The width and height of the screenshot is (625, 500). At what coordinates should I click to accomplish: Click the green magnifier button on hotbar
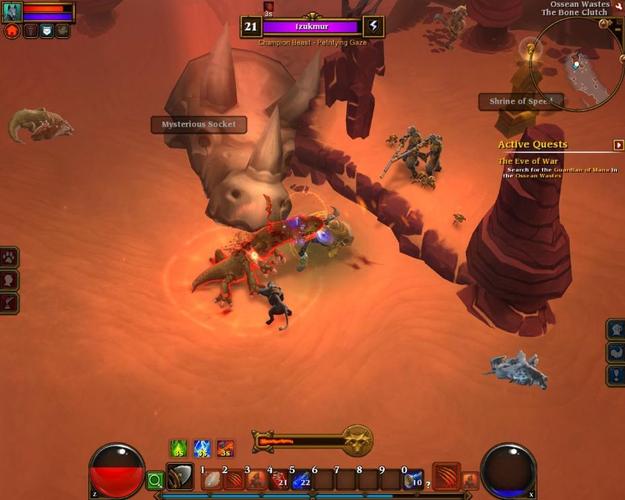pyautogui.click(x=154, y=481)
